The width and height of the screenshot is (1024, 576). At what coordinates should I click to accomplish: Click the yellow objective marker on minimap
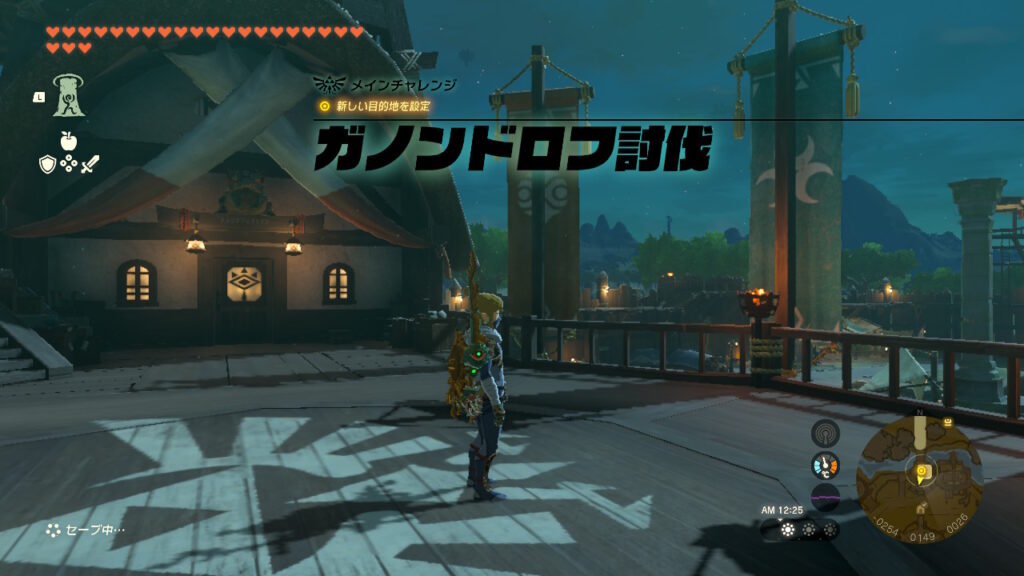tap(920, 468)
